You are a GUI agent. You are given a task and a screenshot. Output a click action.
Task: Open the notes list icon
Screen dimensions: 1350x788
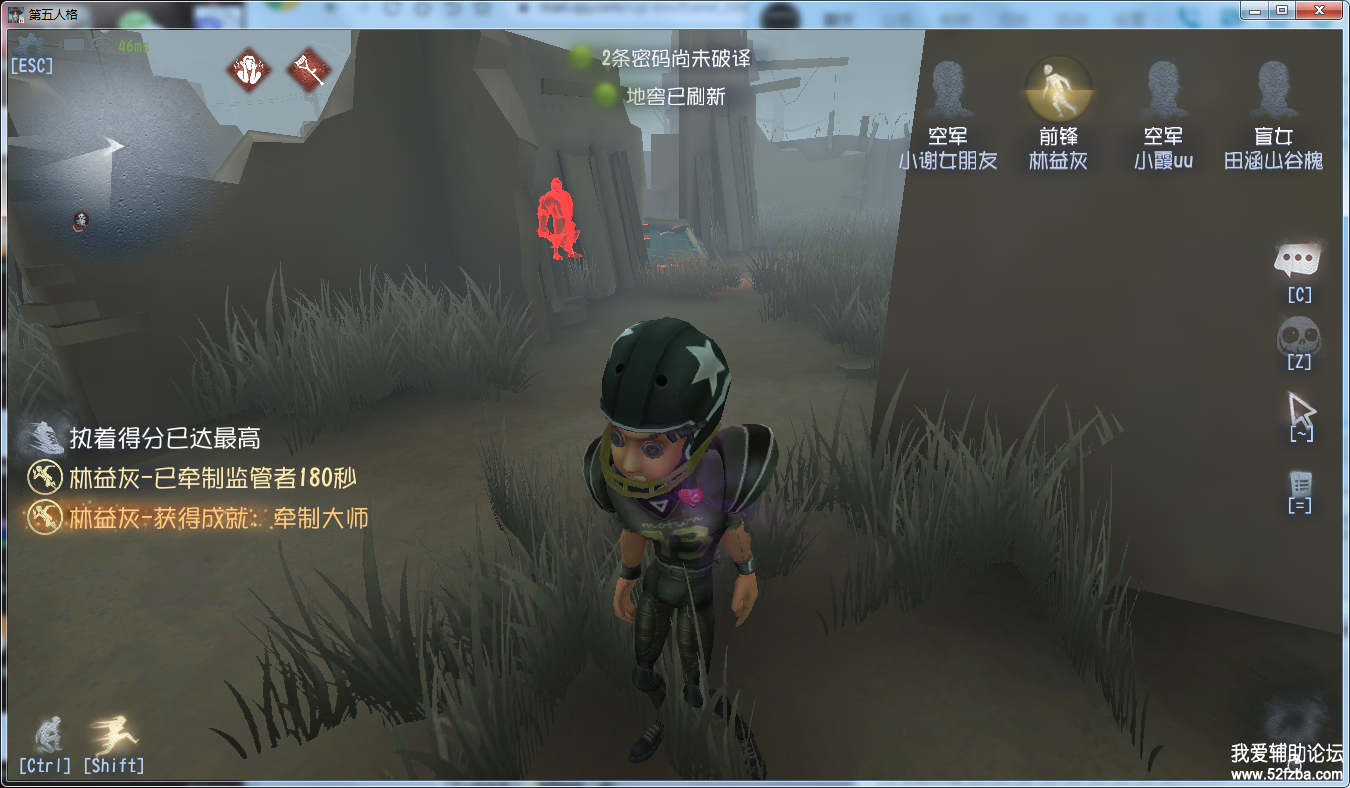(1300, 483)
